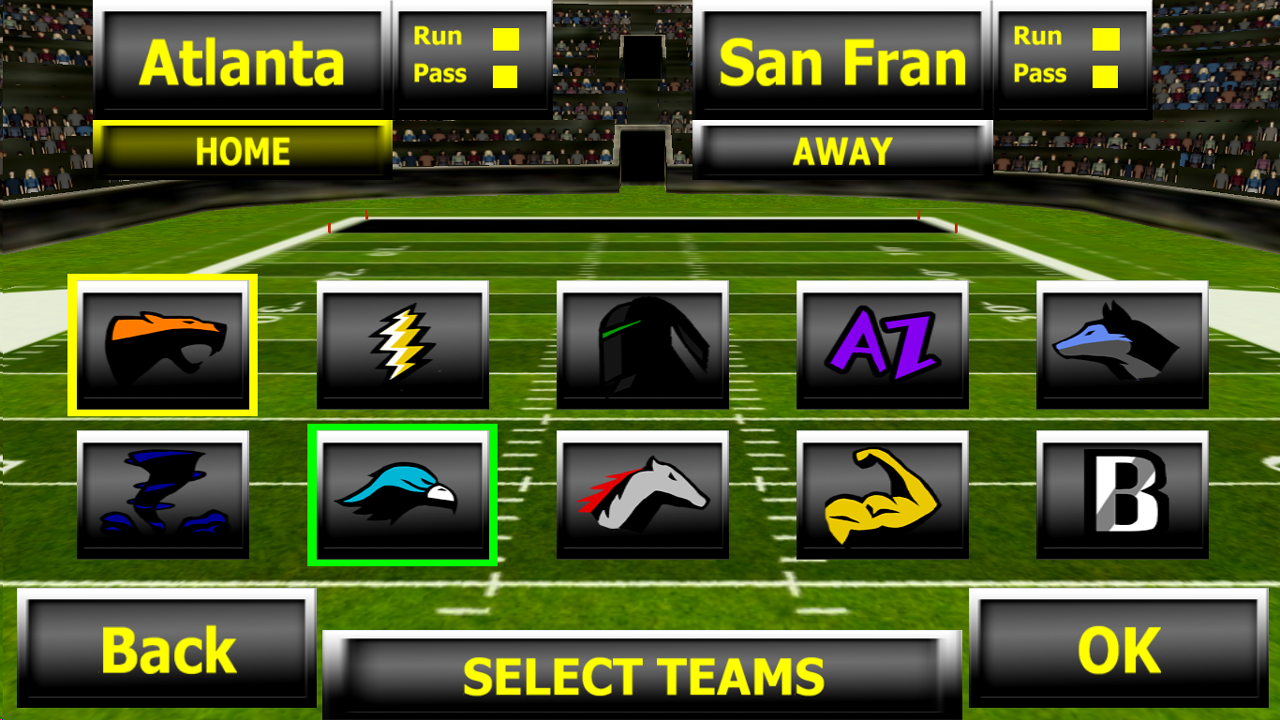Click the SELECT TEAMS banner

640,673
